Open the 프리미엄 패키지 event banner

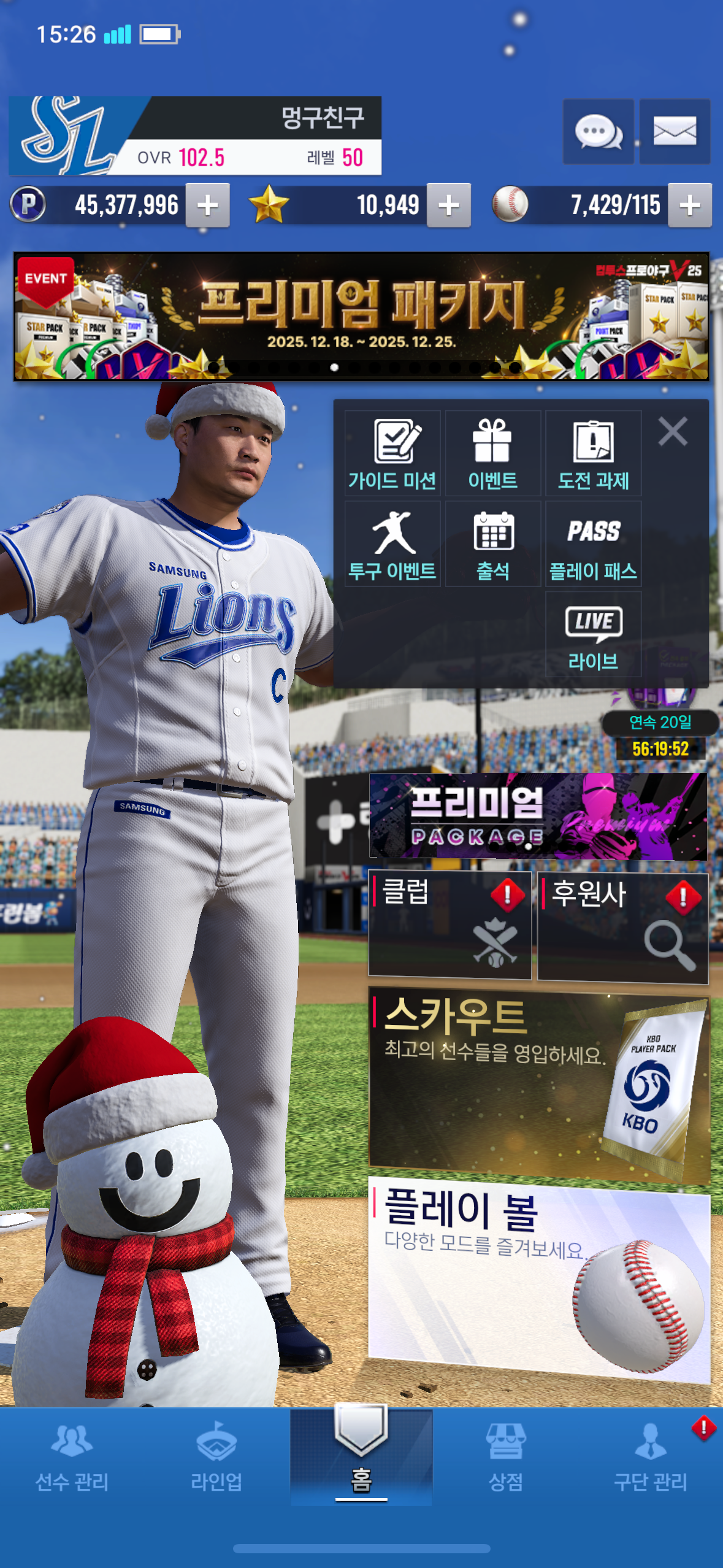[x=361, y=317]
